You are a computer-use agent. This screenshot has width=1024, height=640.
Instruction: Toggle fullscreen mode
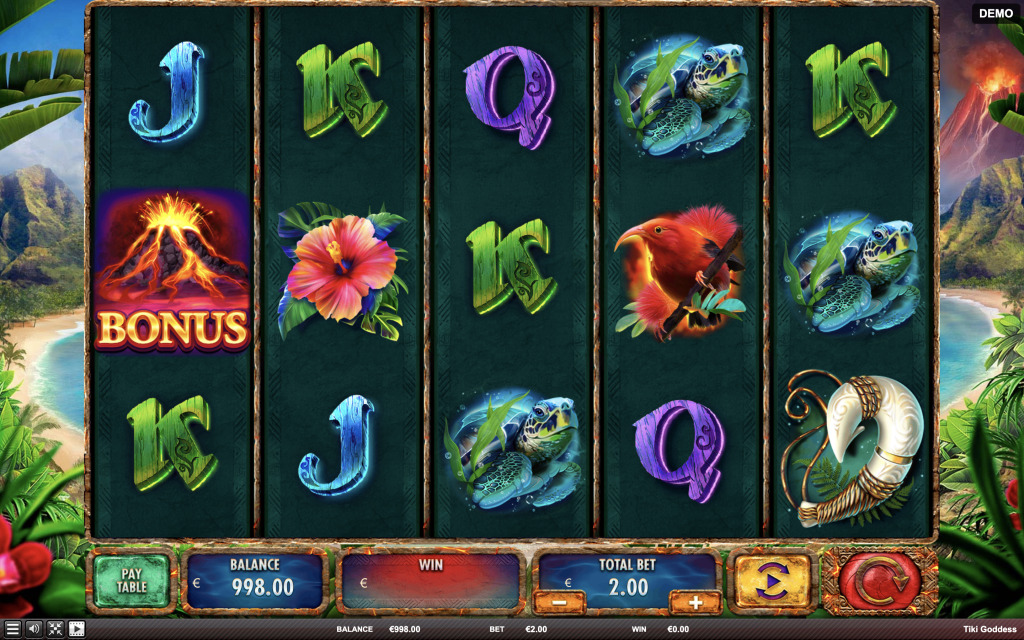55,629
